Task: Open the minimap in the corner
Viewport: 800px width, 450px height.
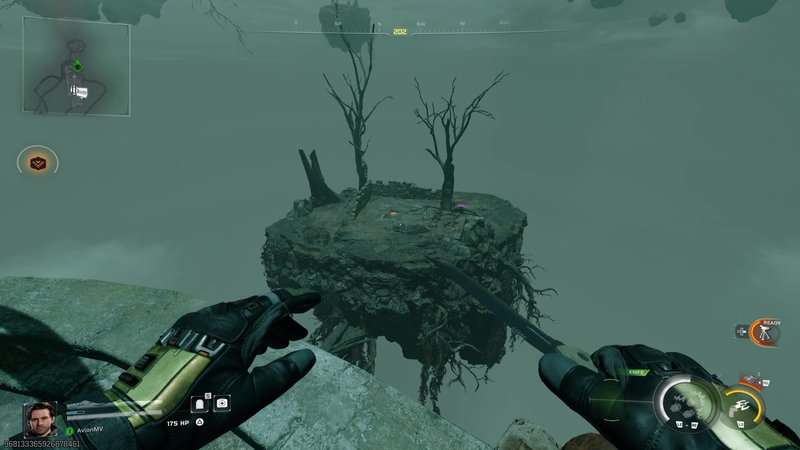Action: point(76,66)
